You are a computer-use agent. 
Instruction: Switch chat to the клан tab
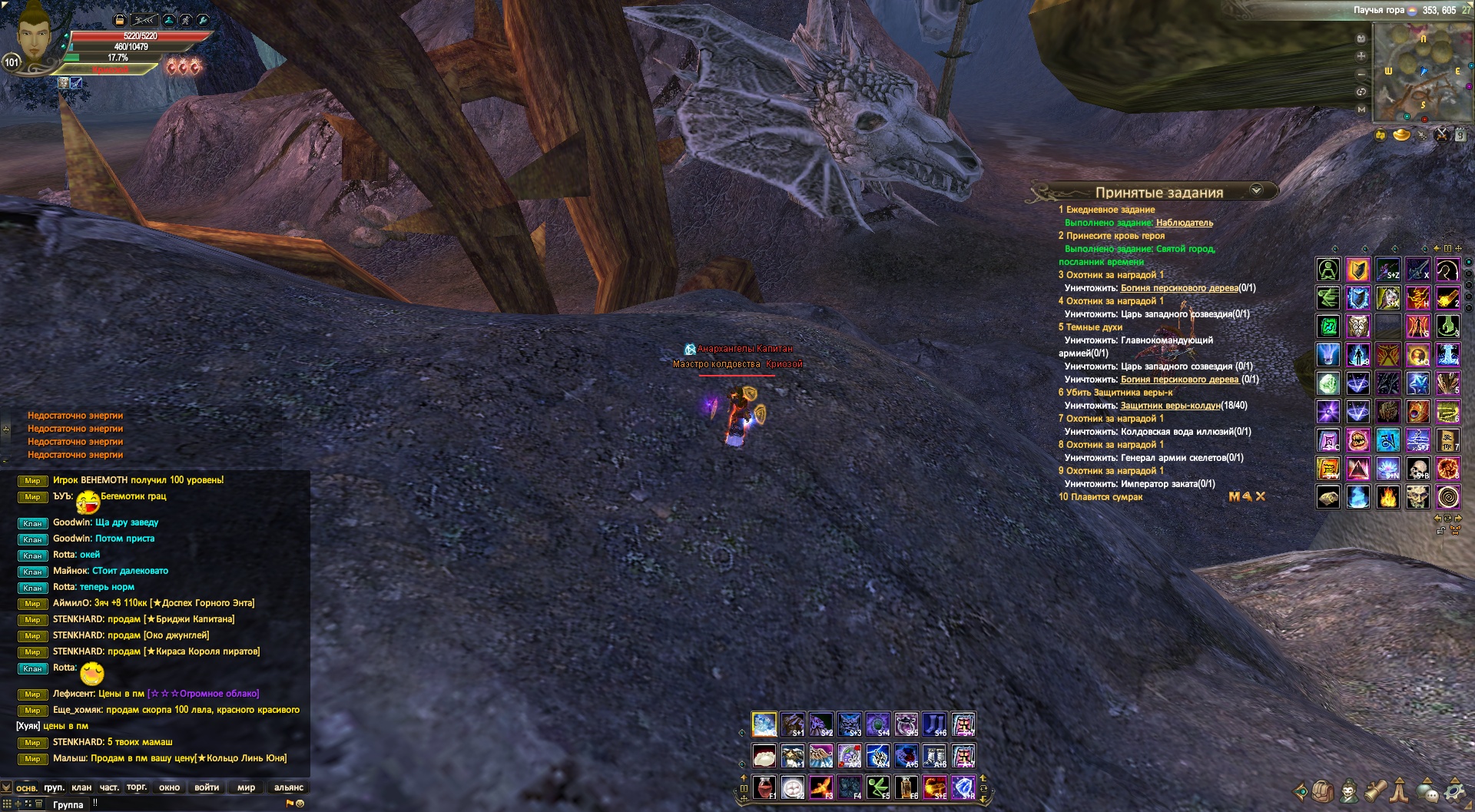tap(81, 787)
